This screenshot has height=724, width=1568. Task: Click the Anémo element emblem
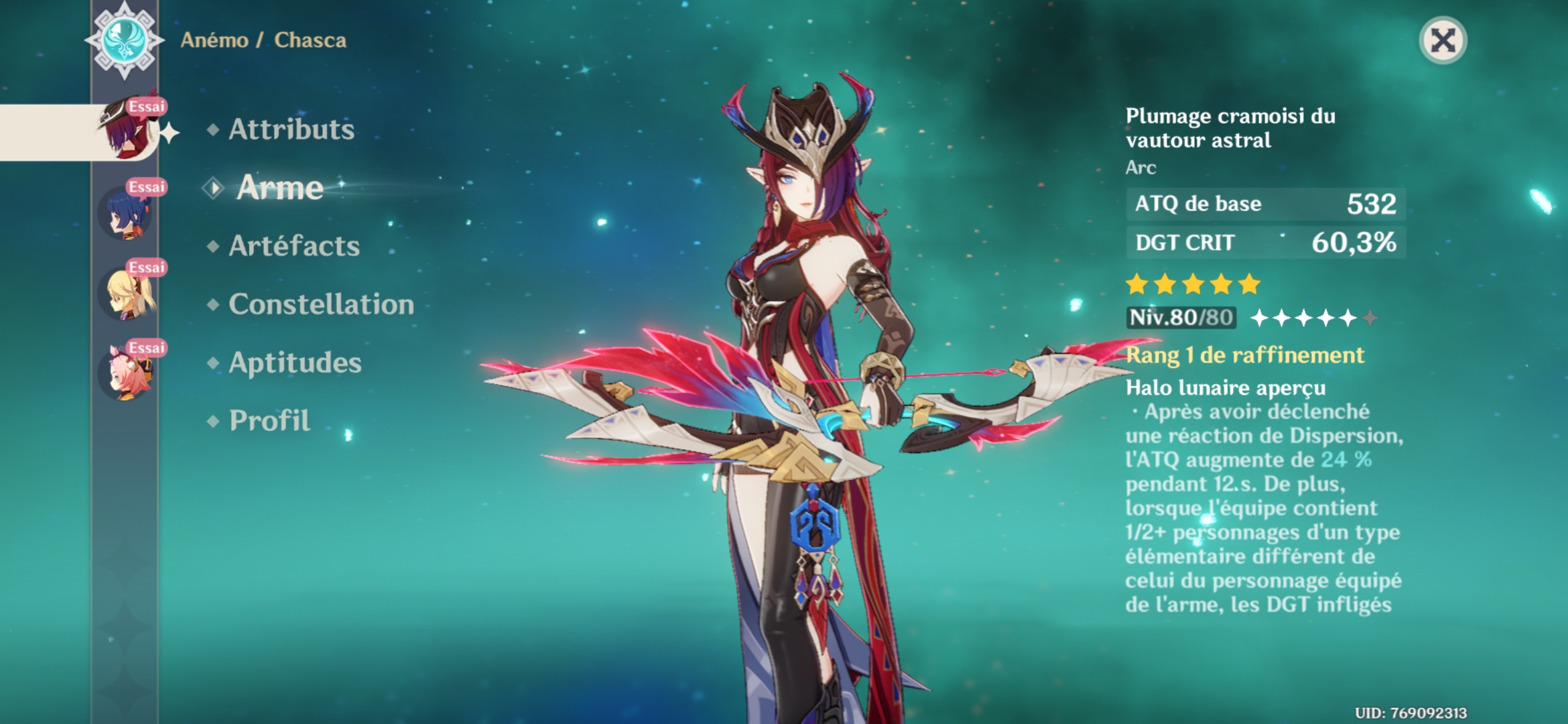click(125, 40)
